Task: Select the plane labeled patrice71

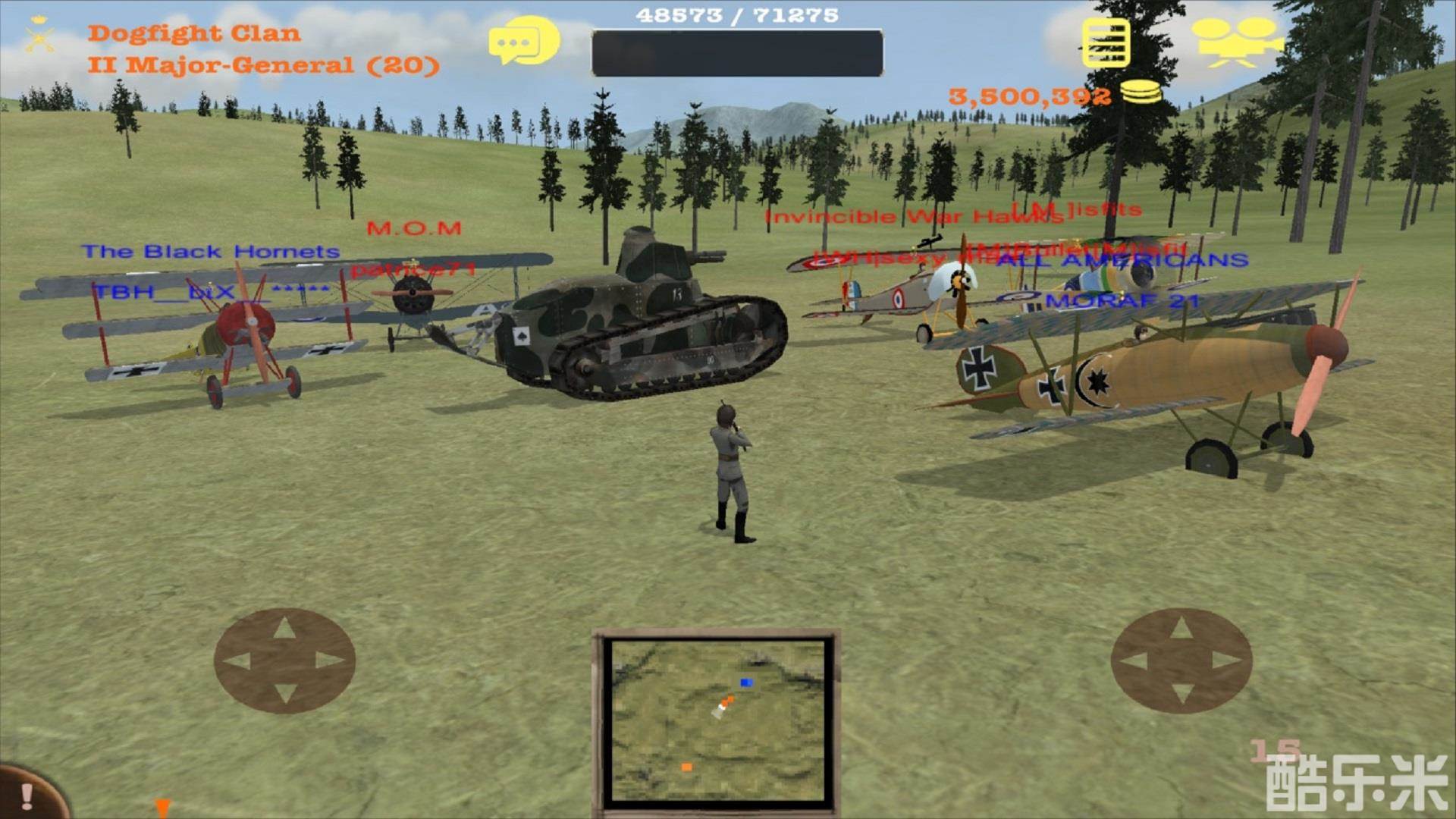Action: [413, 268]
